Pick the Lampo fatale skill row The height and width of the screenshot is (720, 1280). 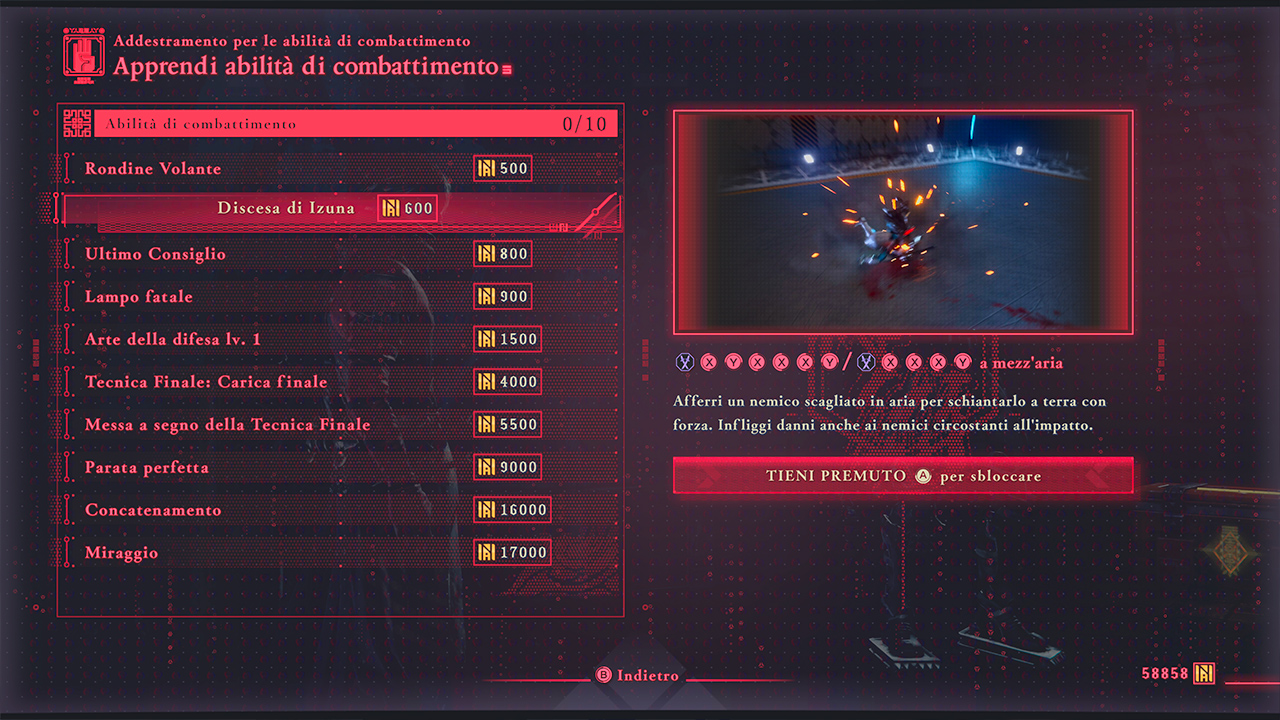139,297
